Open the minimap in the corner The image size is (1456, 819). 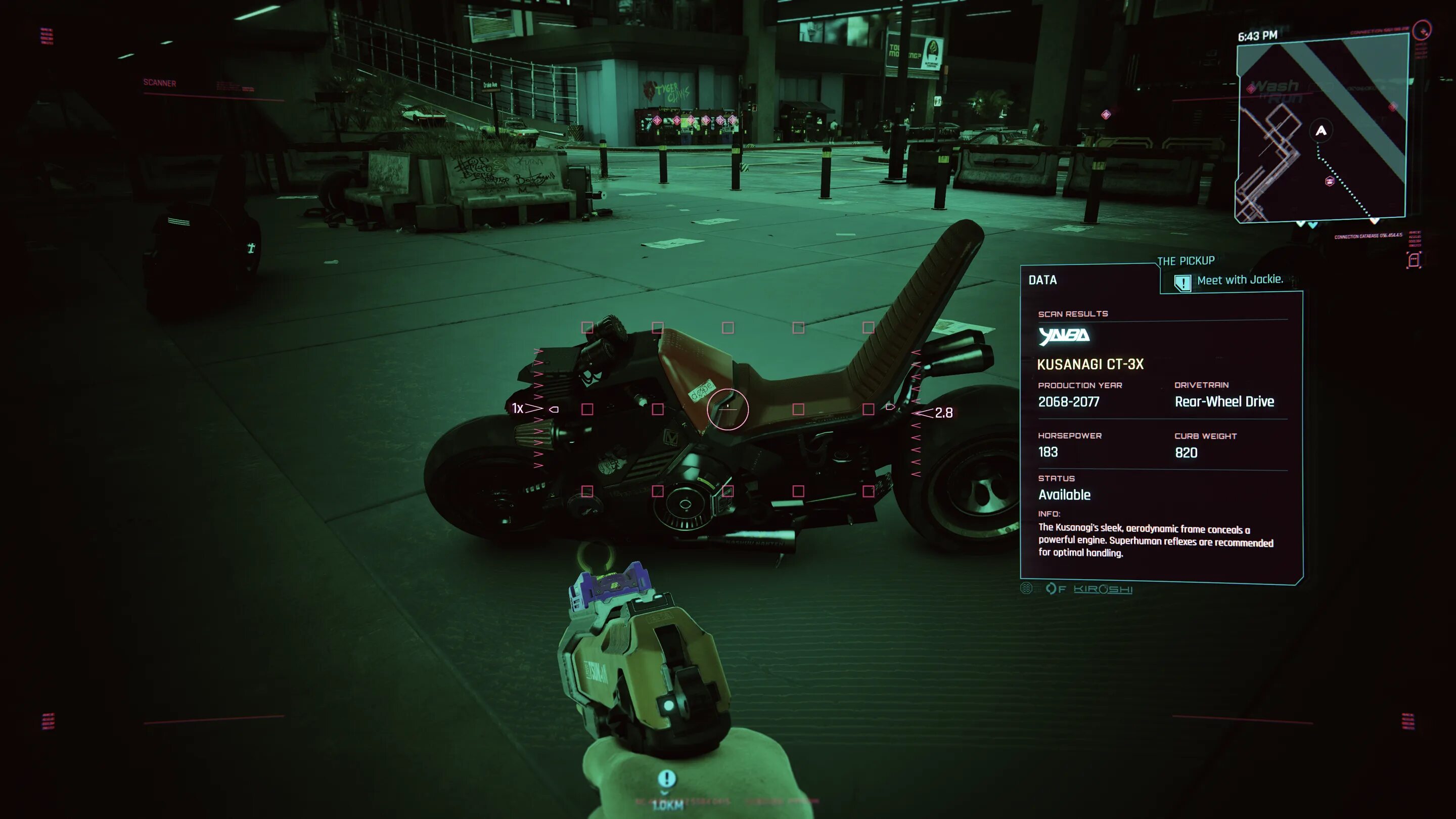click(x=1322, y=129)
